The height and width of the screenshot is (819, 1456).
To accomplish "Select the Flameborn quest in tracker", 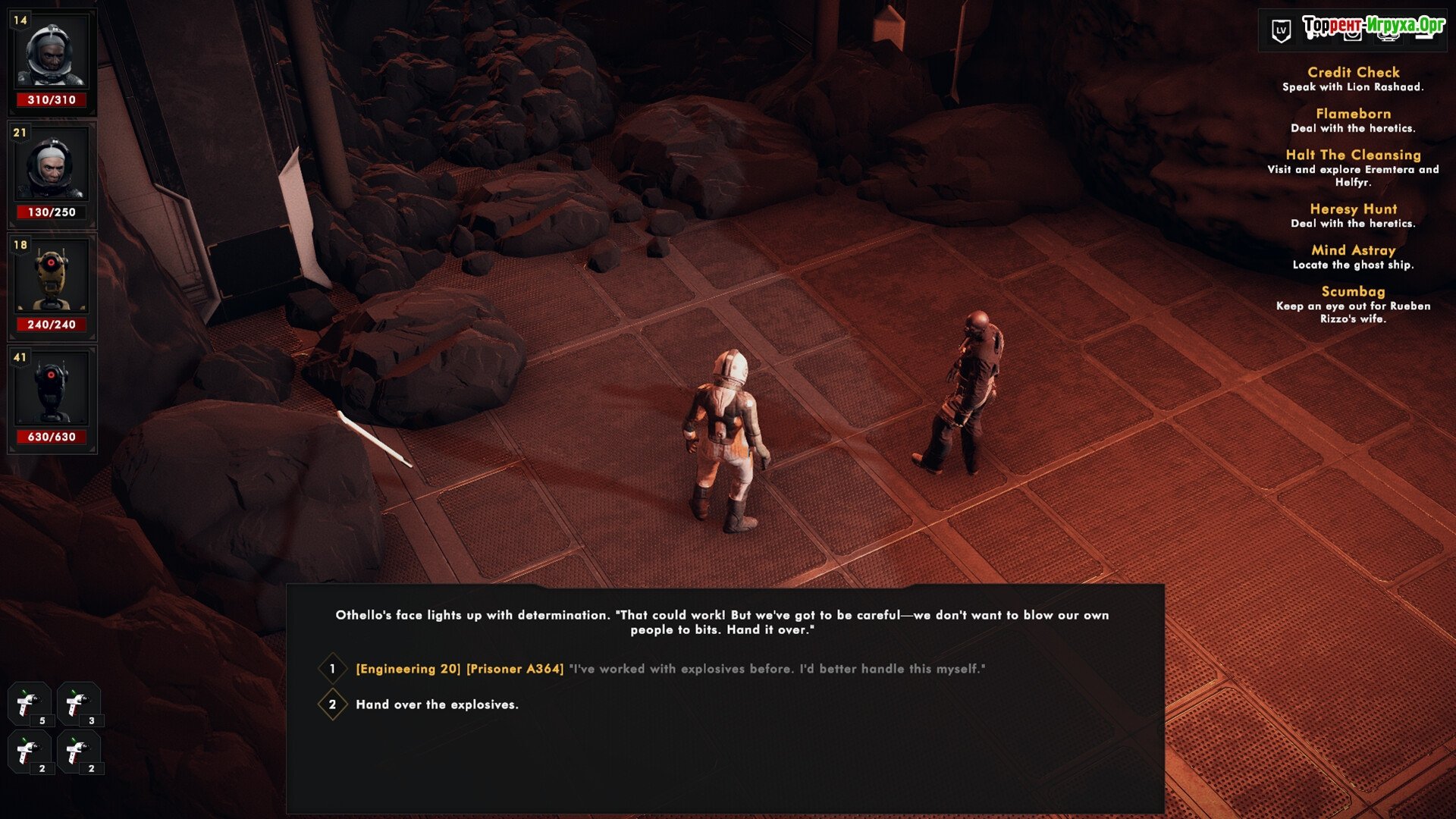I will click(1353, 114).
